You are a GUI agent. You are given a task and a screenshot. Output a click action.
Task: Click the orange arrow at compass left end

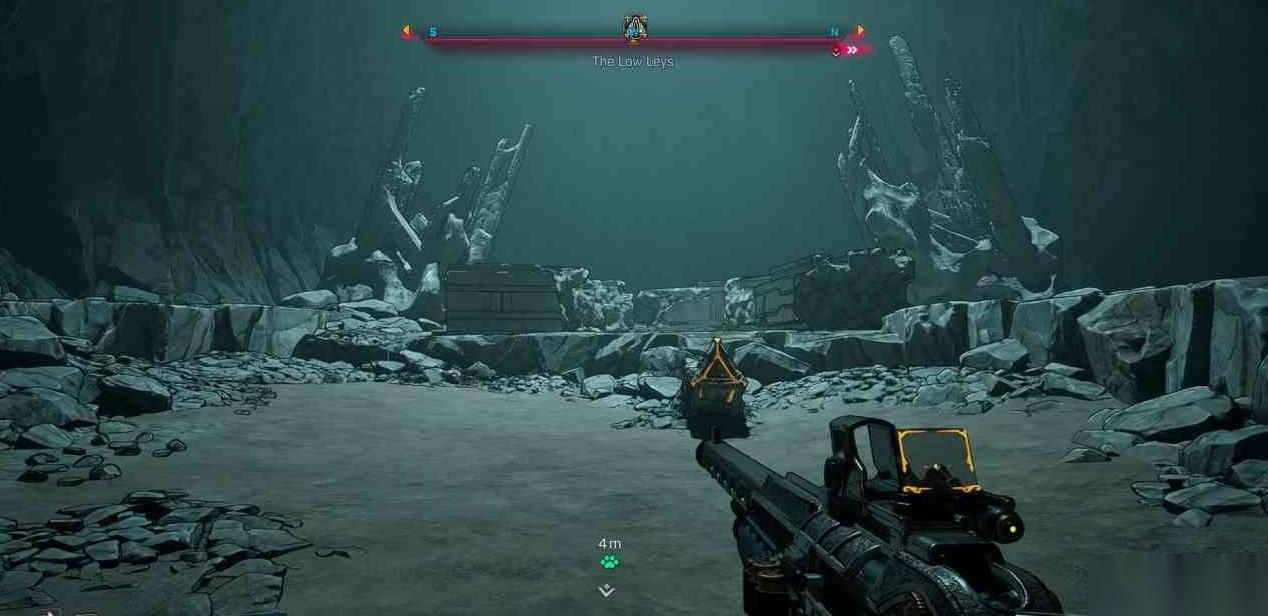pos(406,31)
